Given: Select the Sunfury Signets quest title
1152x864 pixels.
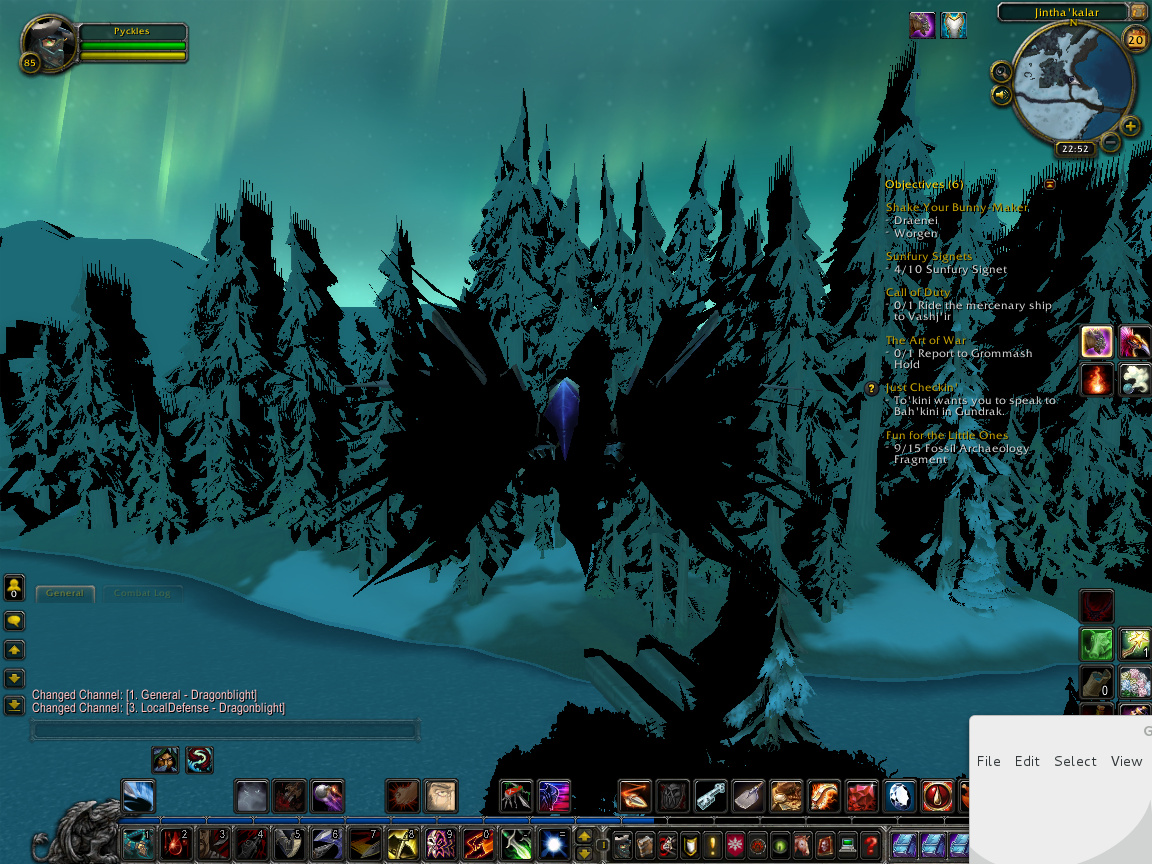Looking at the screenshot, I should coord(928,257).
